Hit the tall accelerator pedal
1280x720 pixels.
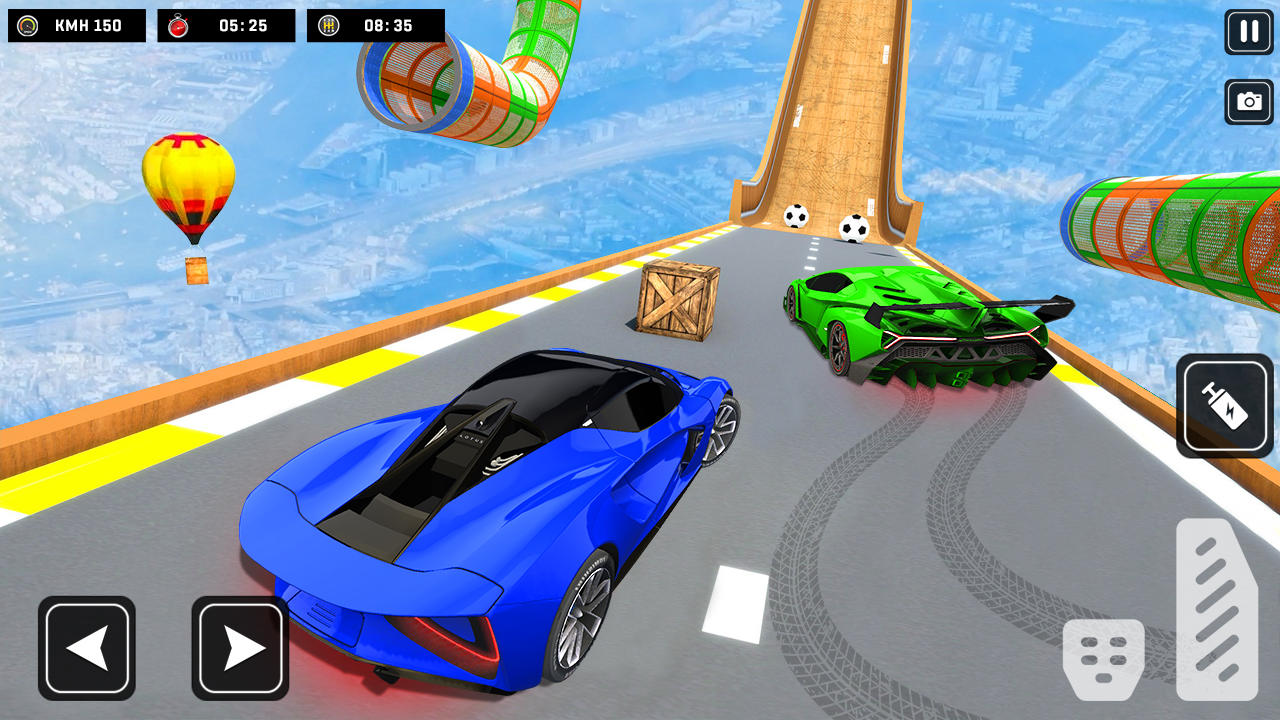click(x=1216, y=608)
